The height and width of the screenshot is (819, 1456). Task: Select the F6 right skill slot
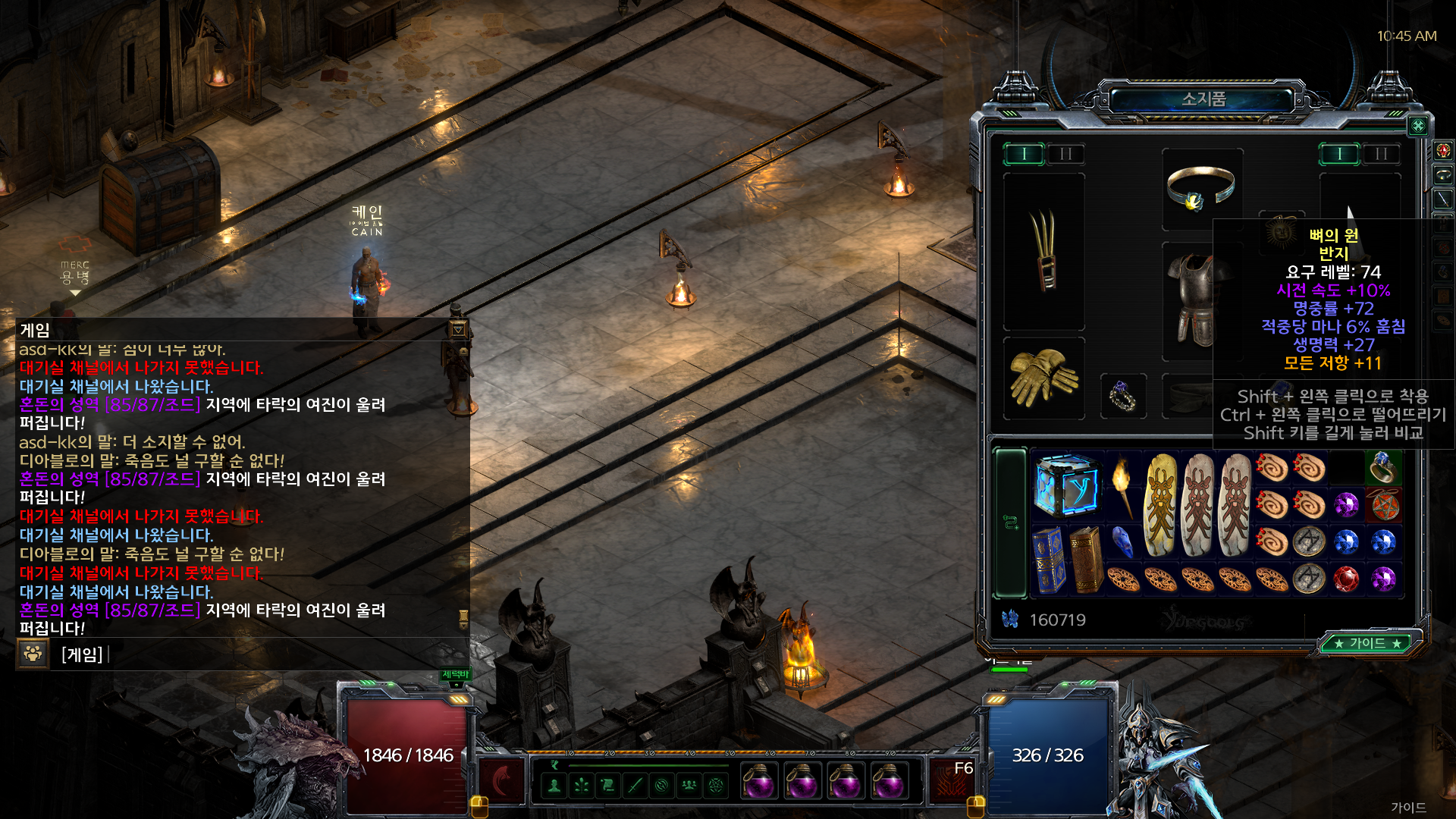tap(950, 781)
